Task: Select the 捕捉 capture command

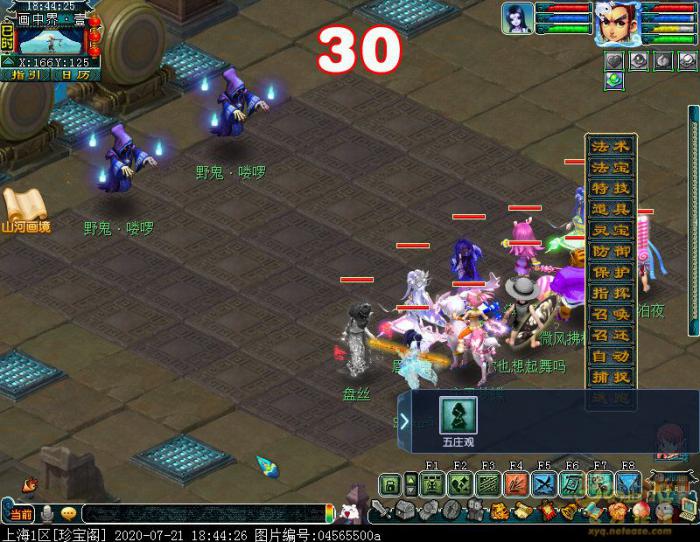Action: pyautogui.click(x=611, y=377)
